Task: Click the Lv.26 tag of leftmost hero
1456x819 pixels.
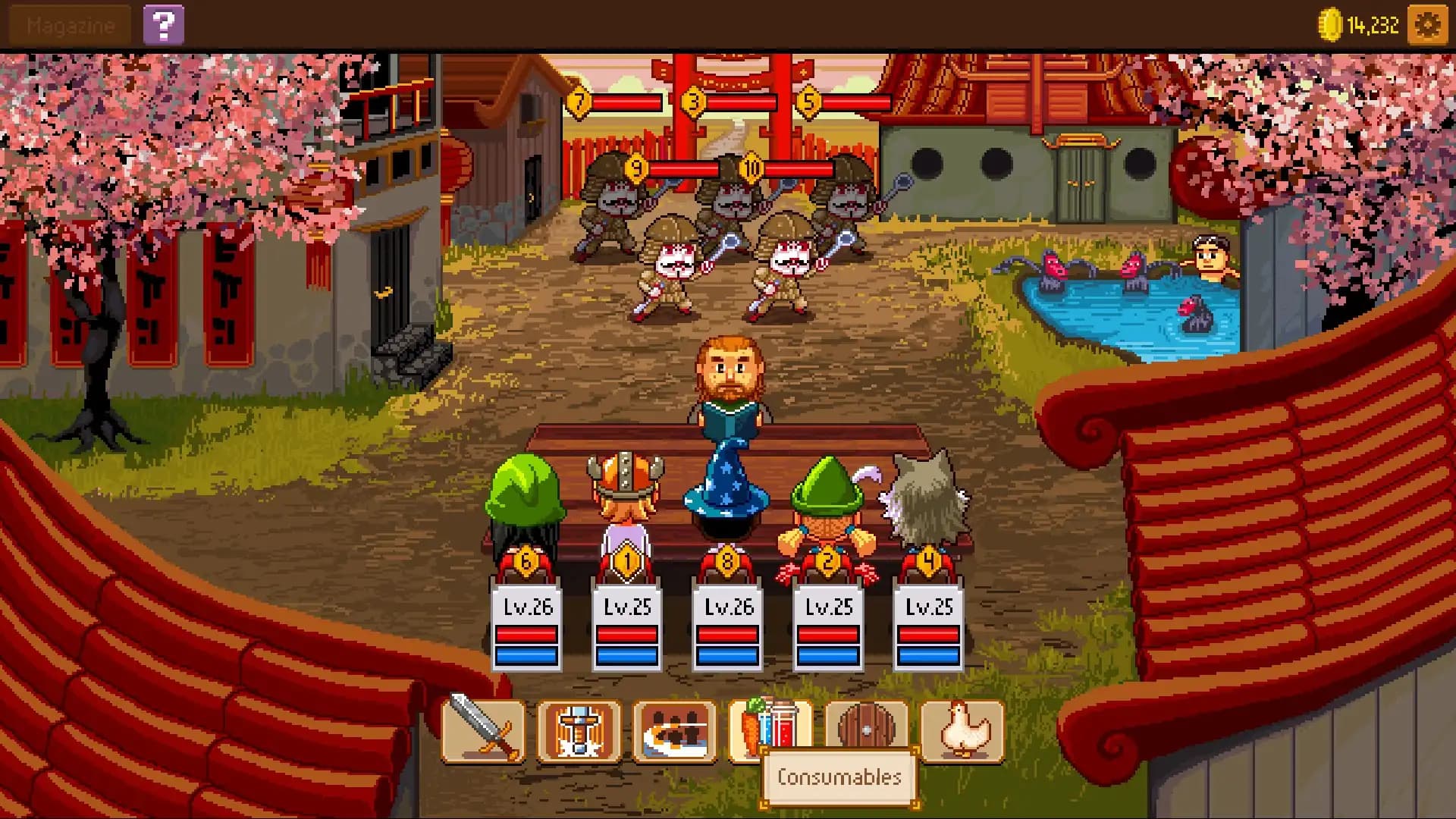Action: 529,605
